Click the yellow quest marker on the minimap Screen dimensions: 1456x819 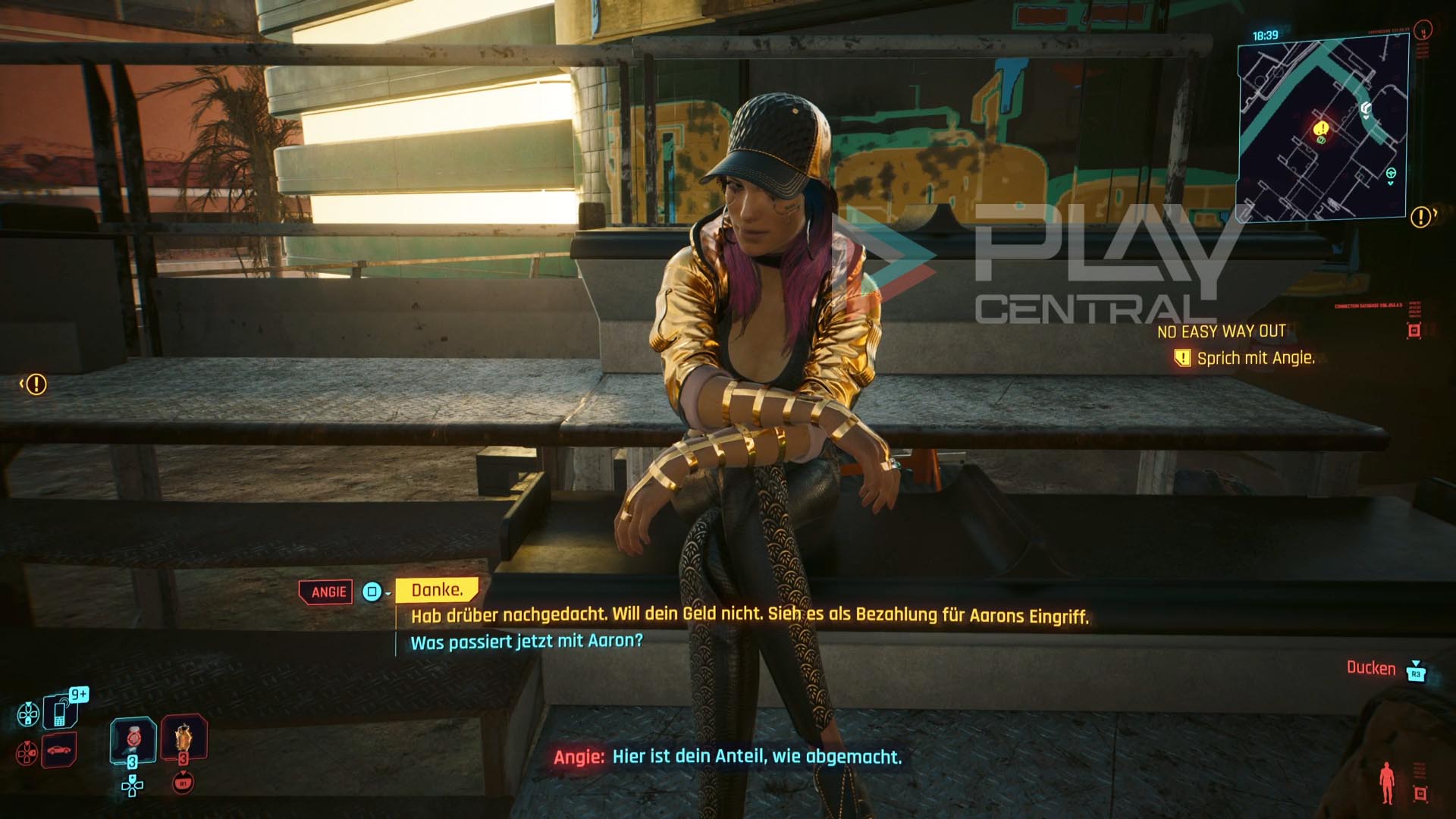(x=1321, y=129)
